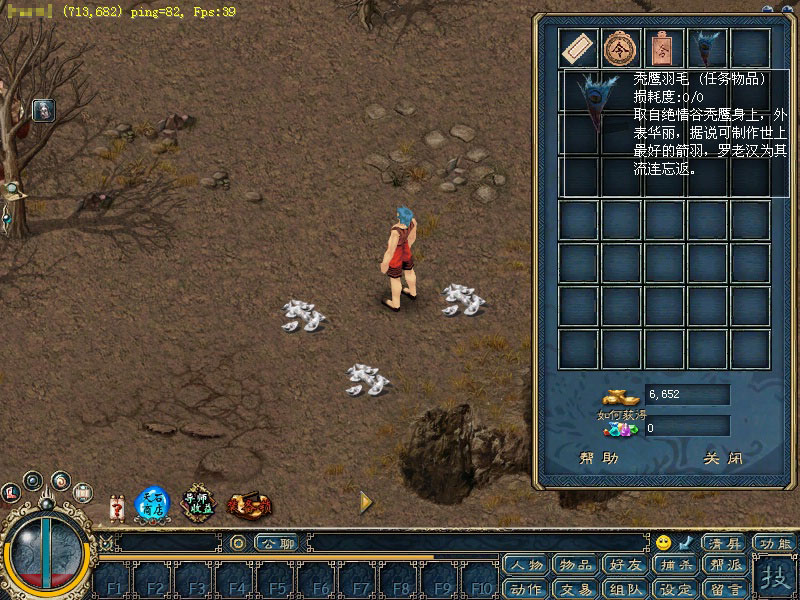This screenshot has width=800, height=600.
Task: Open the 天石商店 shop icon
Action: coord(152,503)
